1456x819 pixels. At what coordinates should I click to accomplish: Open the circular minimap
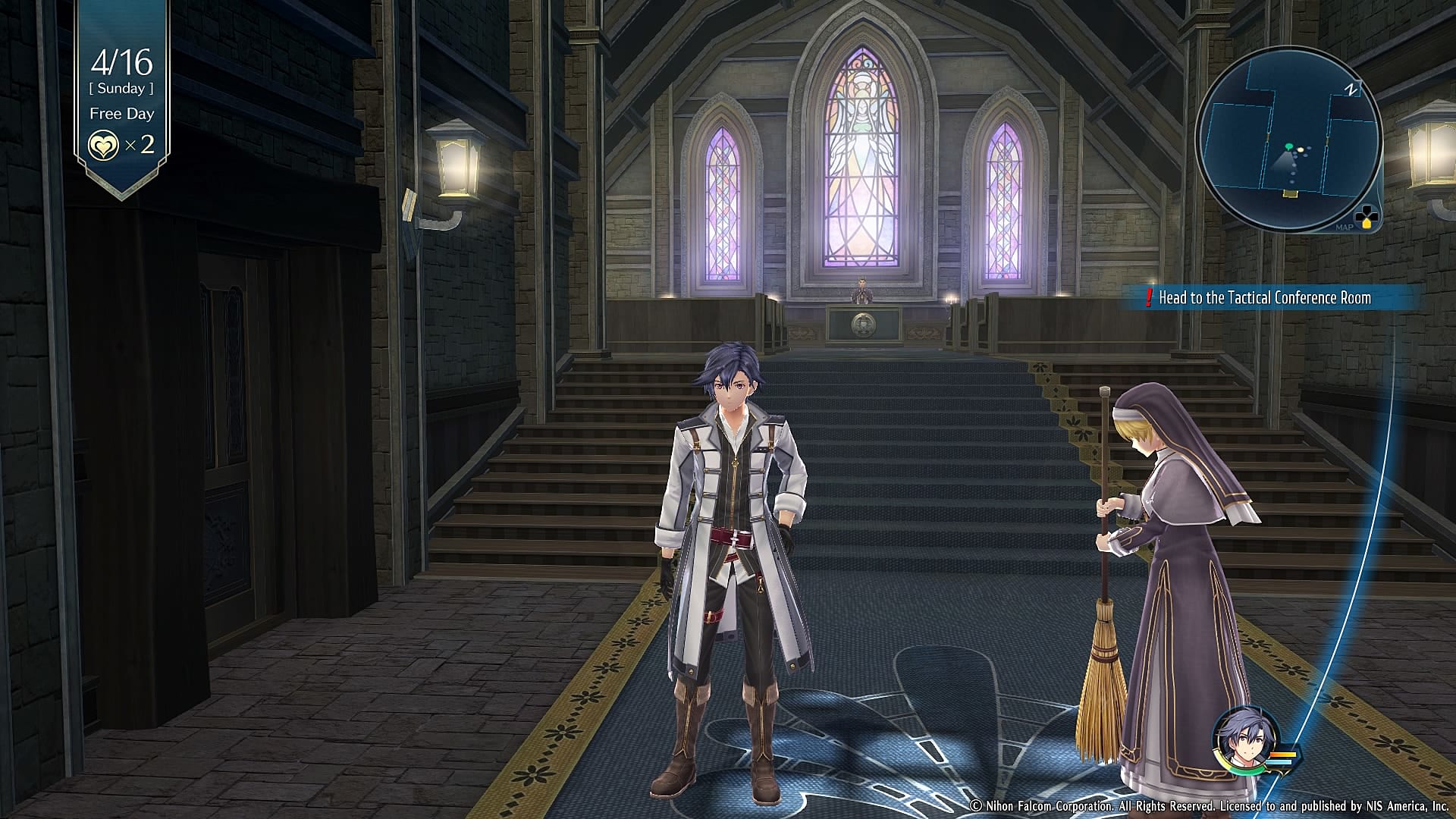click(1288, 139)
